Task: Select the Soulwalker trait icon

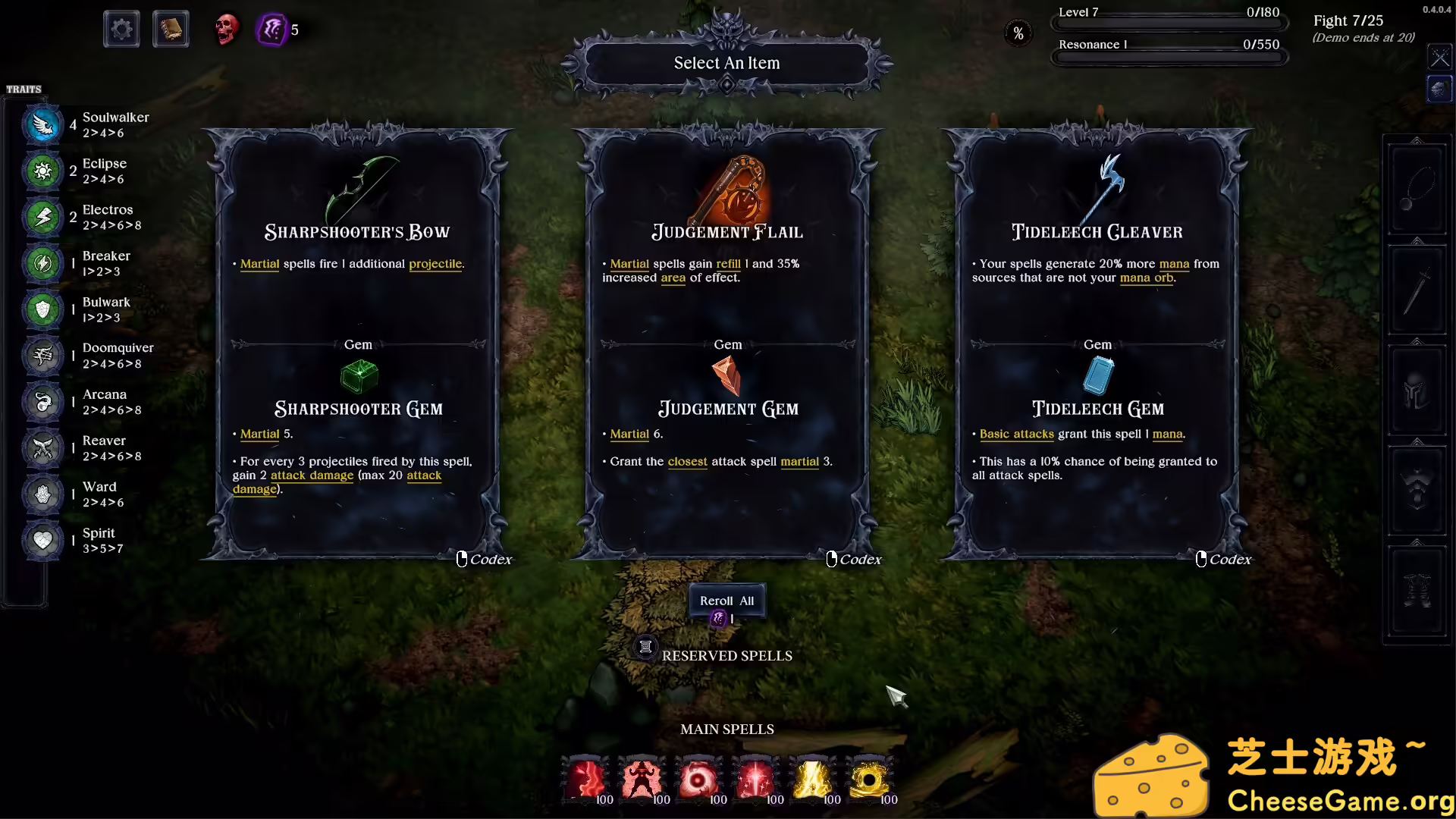Action: 42,124
